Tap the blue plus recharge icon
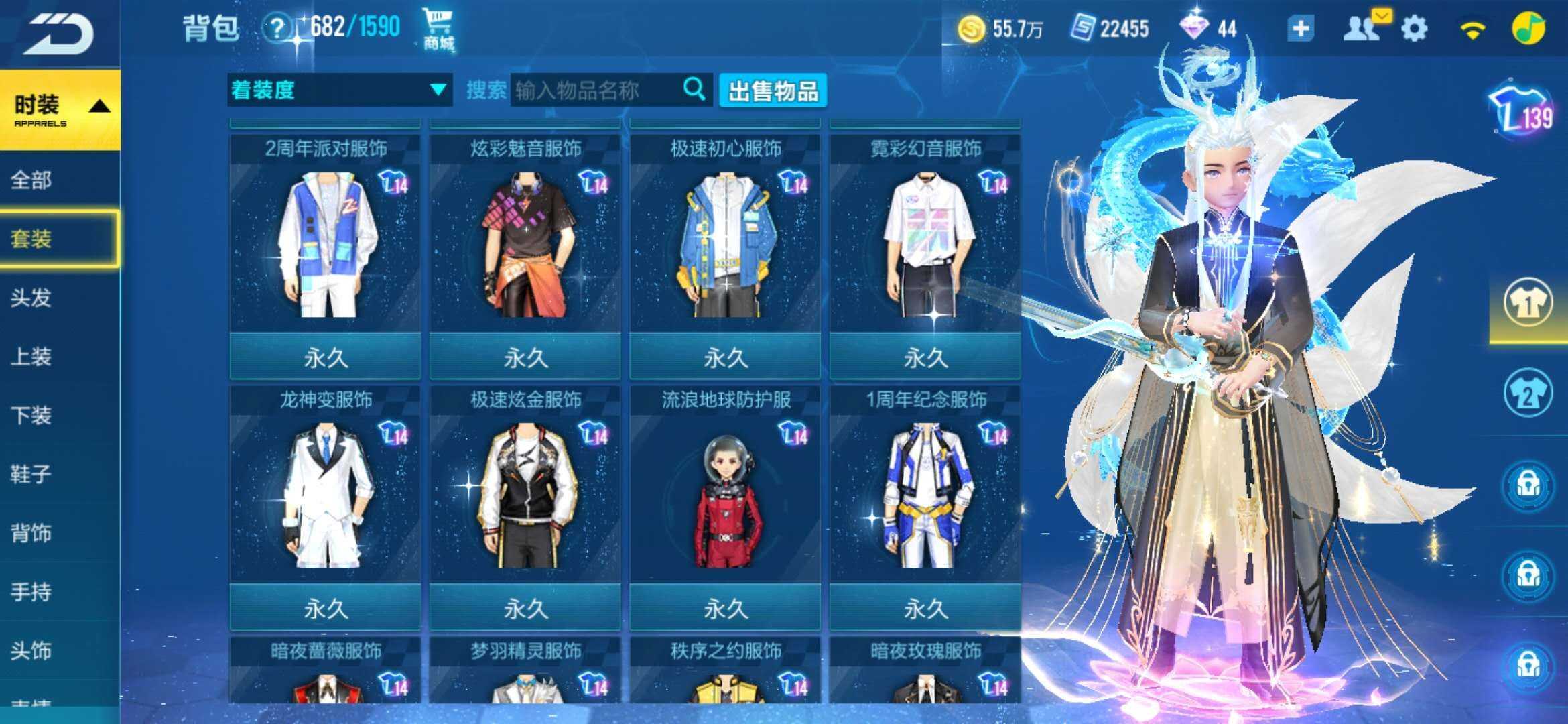Screen dimensions: 1568x724 pyautogui.click(x=1300, y=28)
